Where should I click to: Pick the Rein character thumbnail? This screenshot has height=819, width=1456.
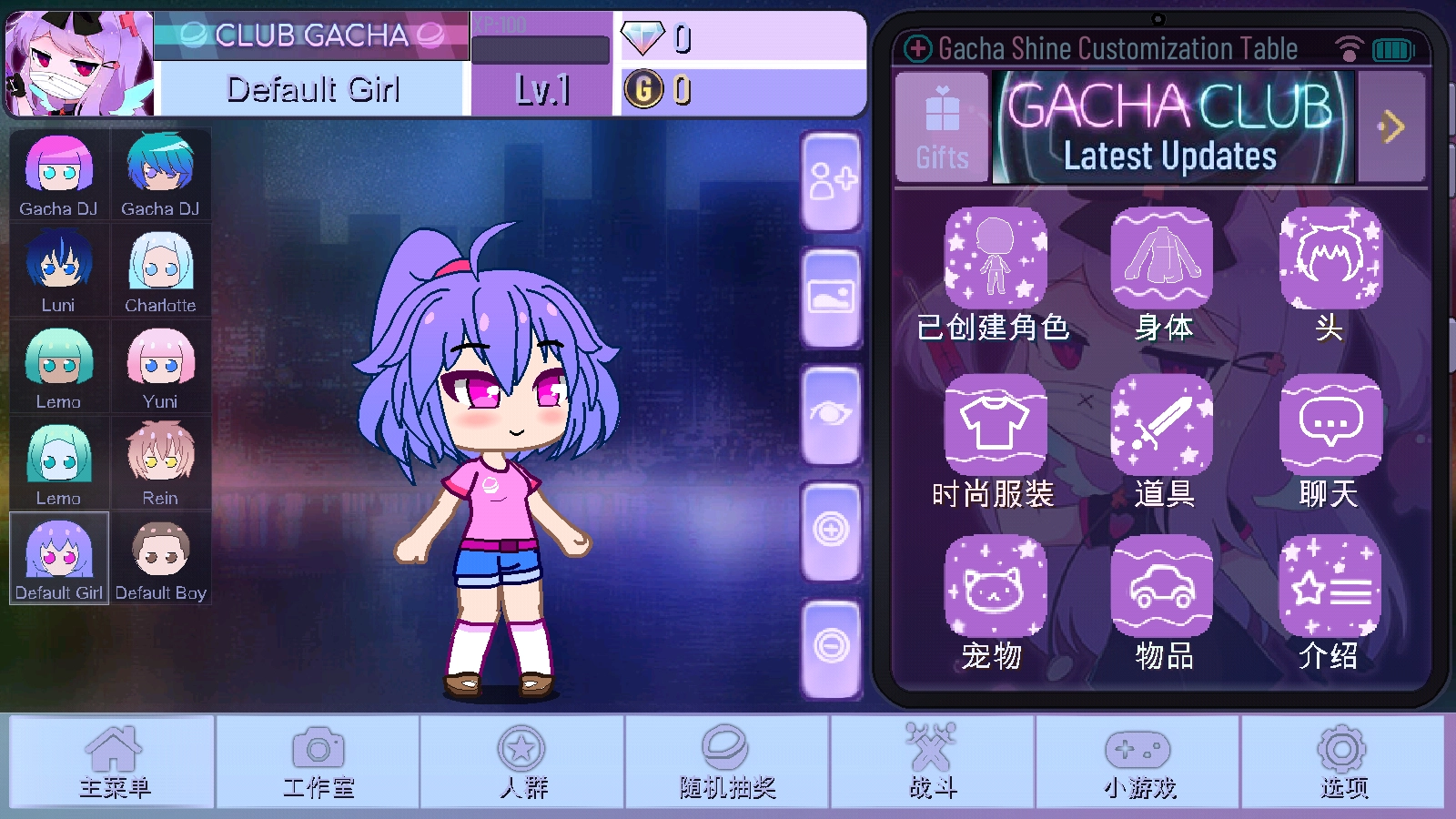tap(161, 462)
